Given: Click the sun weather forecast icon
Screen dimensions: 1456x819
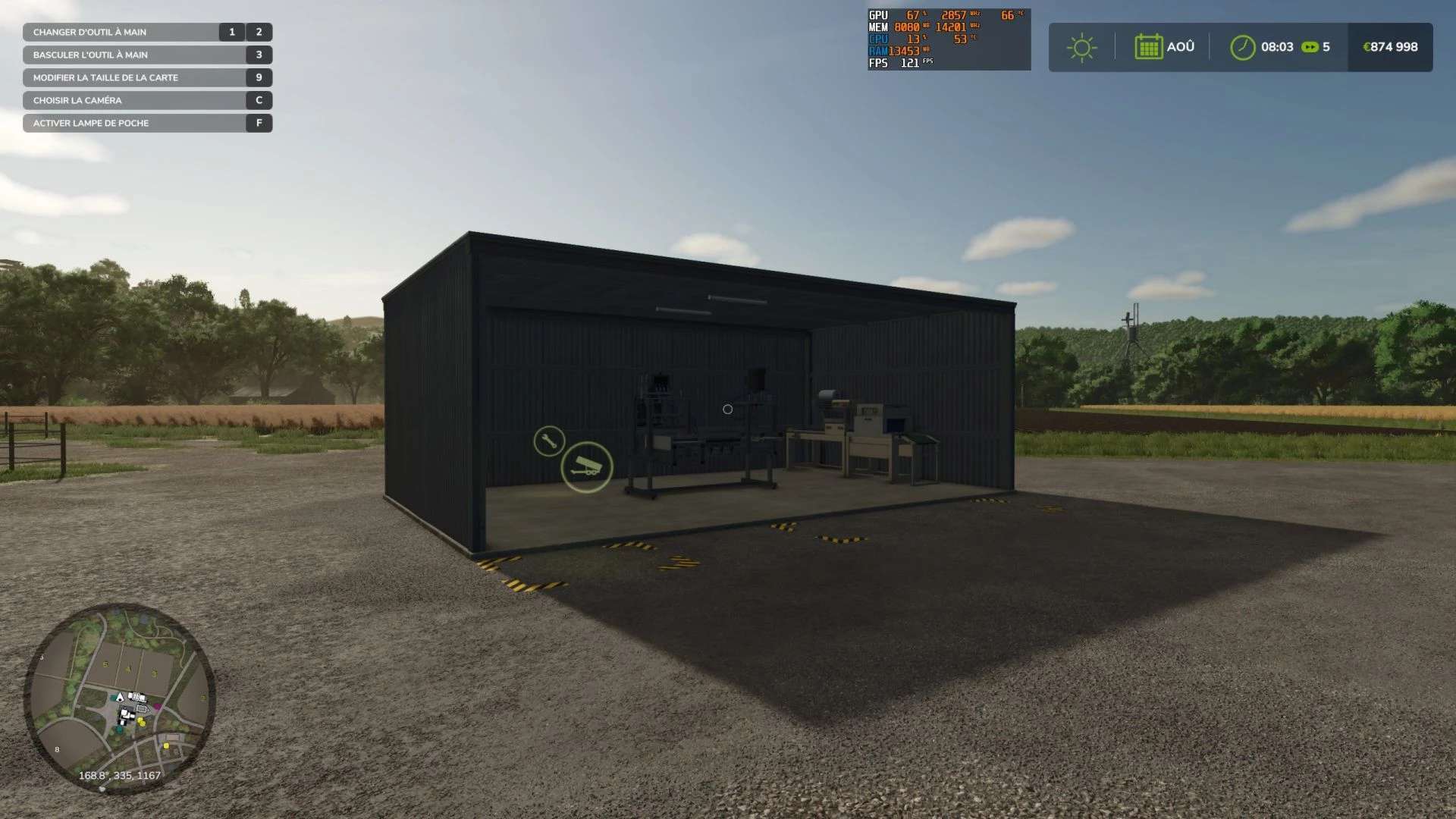Looking at the screenshot, I should tap(1081, 47).
